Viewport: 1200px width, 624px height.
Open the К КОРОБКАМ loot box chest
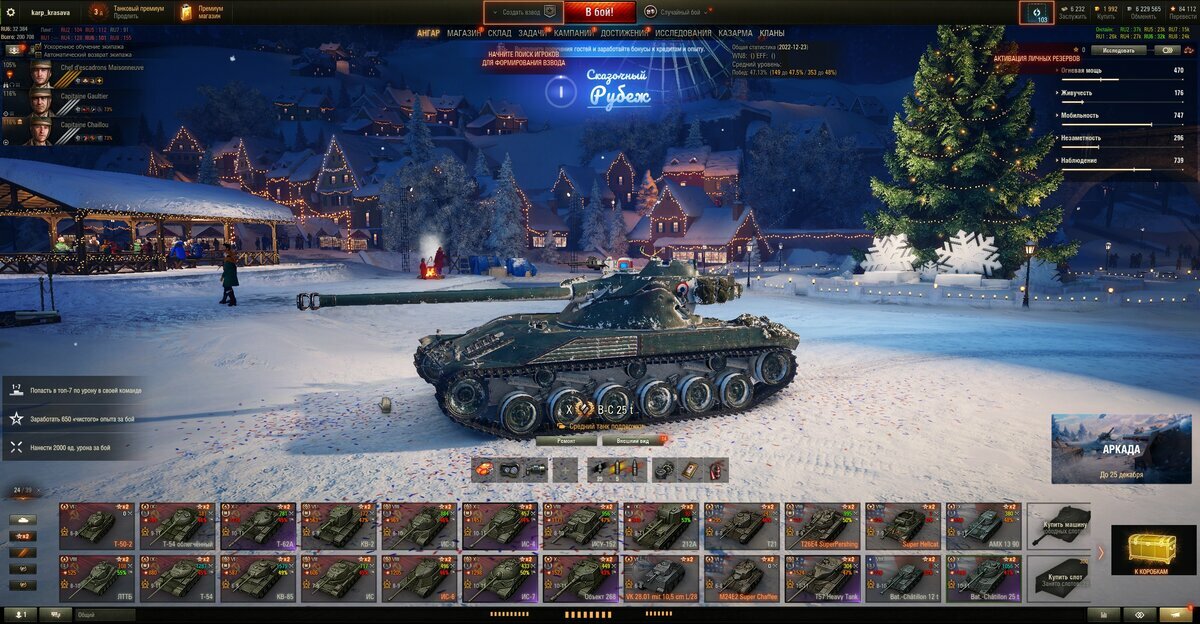tap(1153, 551)
